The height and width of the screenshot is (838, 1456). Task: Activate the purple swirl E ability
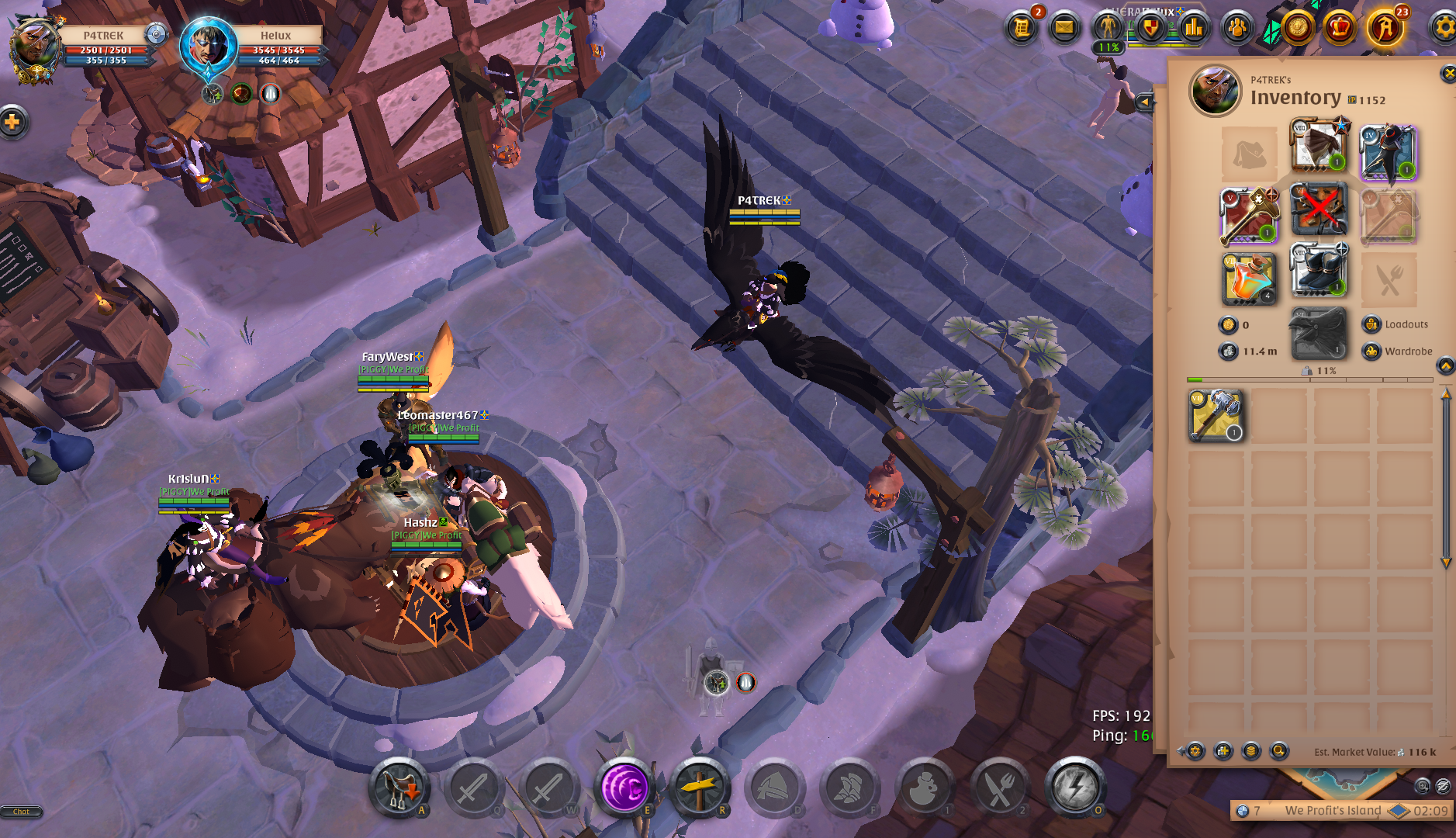pos(624,788)
